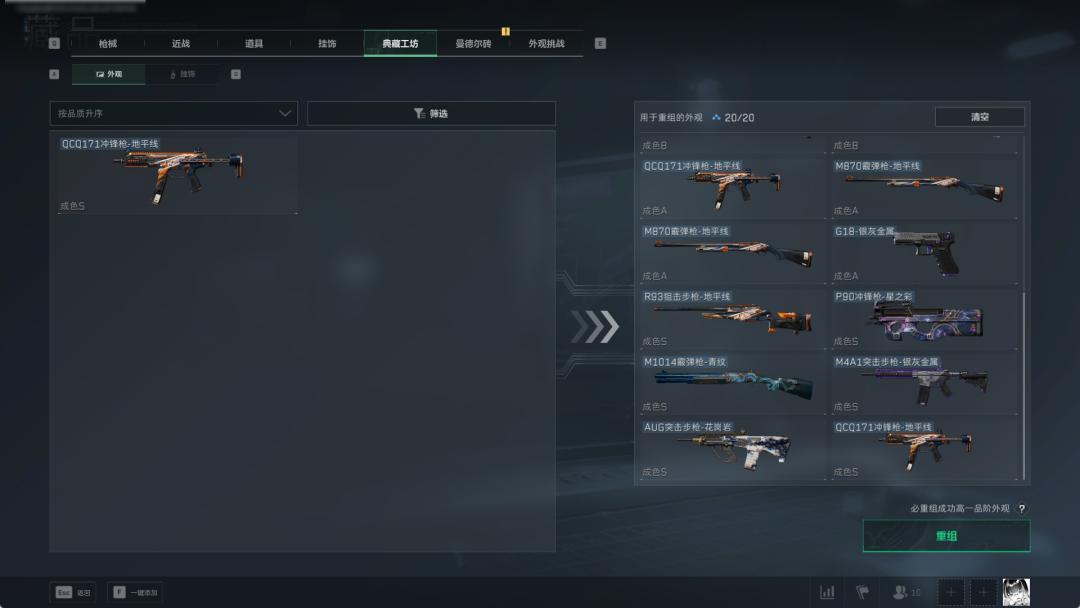Open the 按品质升序 sort dropdown
The image size is (1080, 608).
174,114
